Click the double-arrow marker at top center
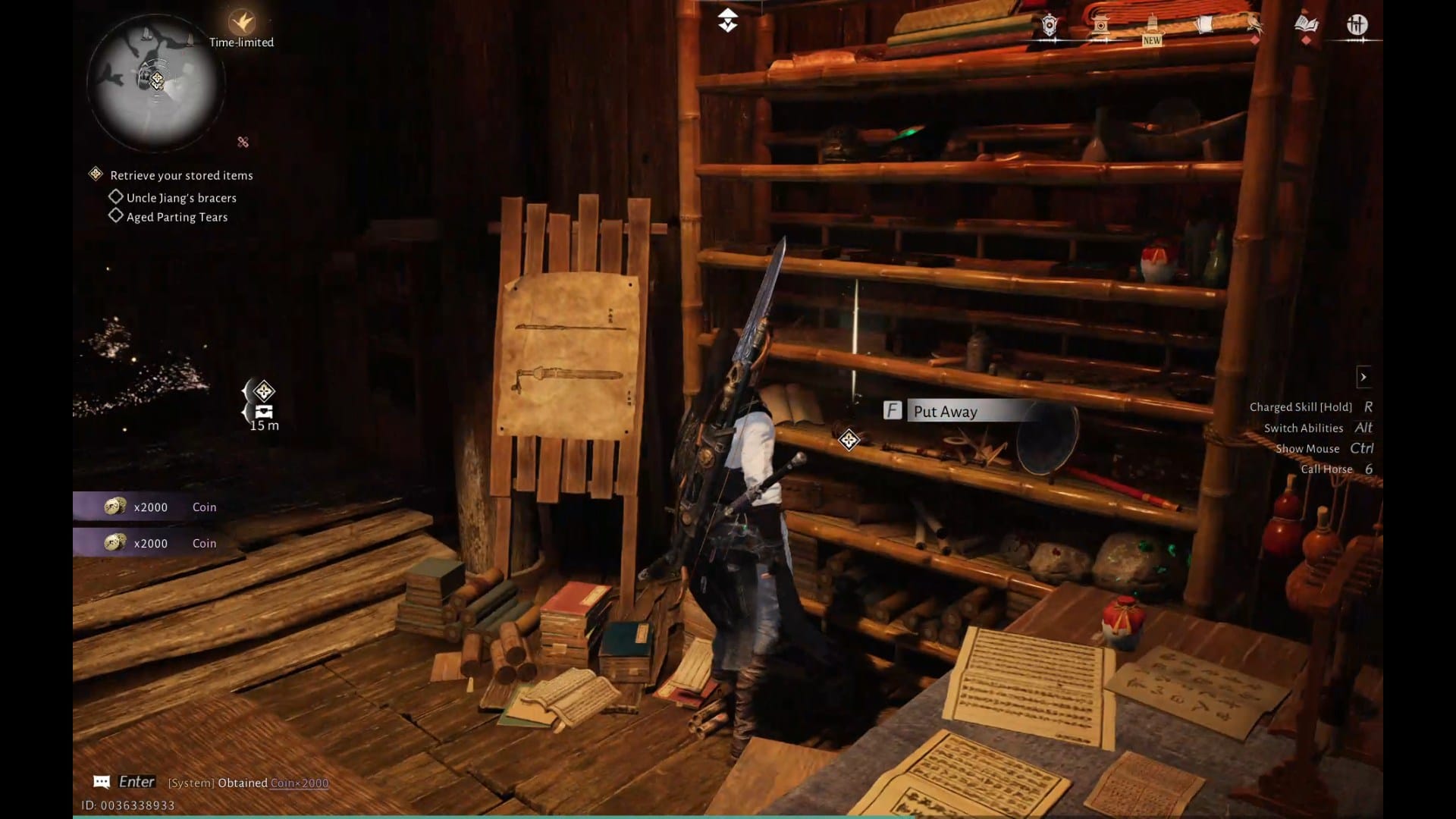 click(727, 20)
